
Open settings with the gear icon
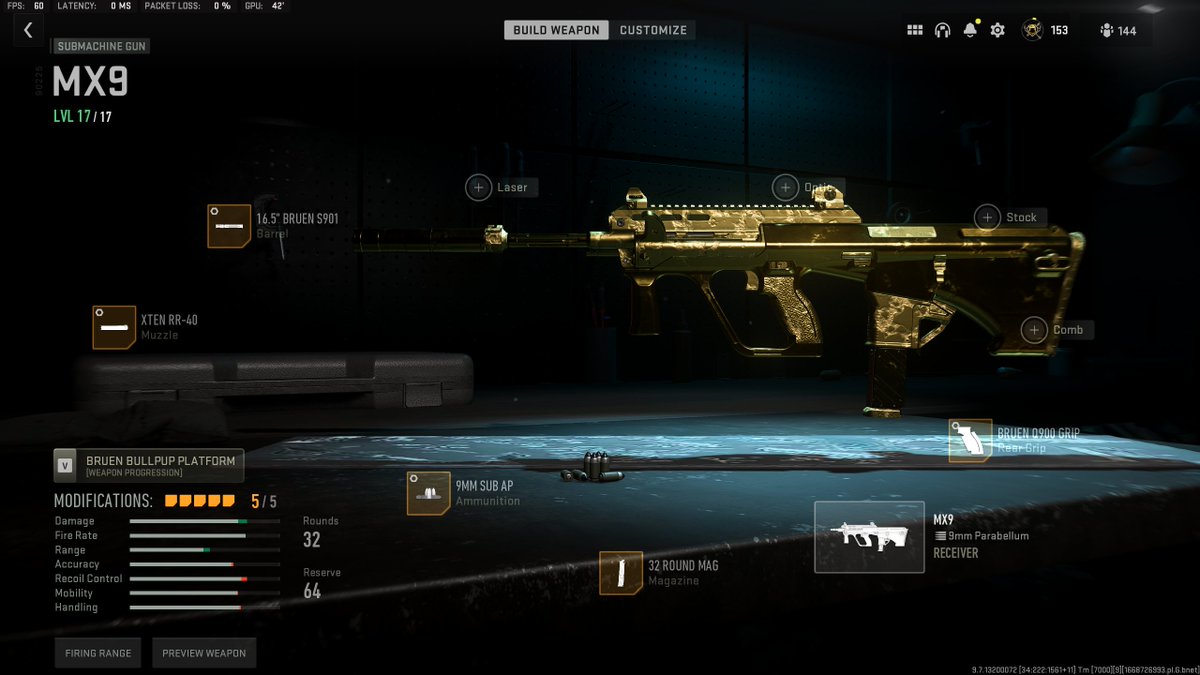point(997,30)
